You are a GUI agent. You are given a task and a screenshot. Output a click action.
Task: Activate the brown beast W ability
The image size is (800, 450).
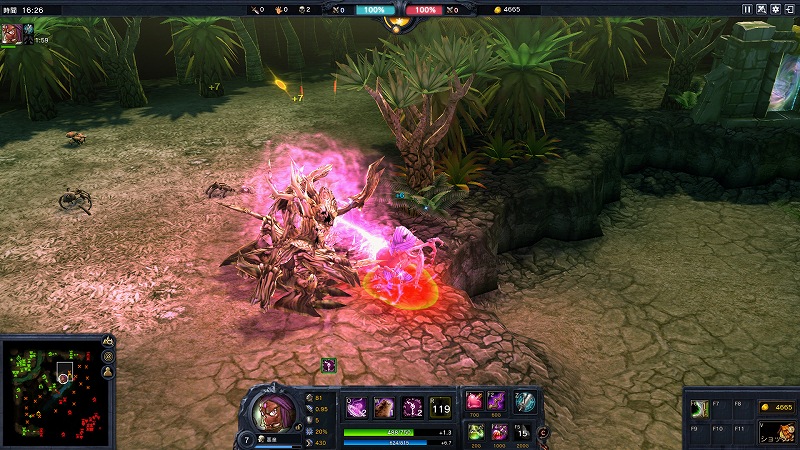click(383, 407)
